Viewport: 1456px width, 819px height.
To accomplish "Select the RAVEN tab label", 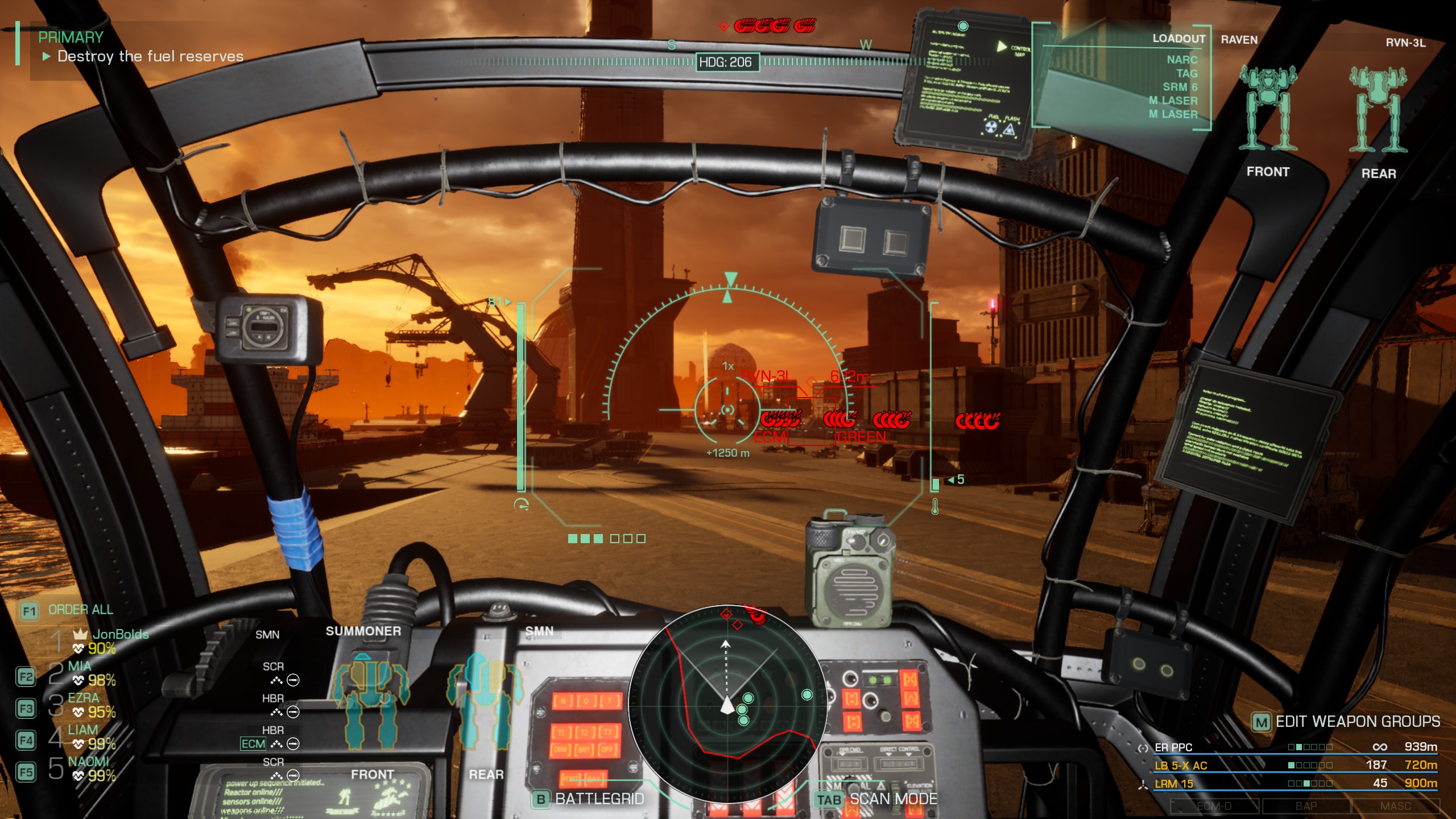I will pos(1240,40).
